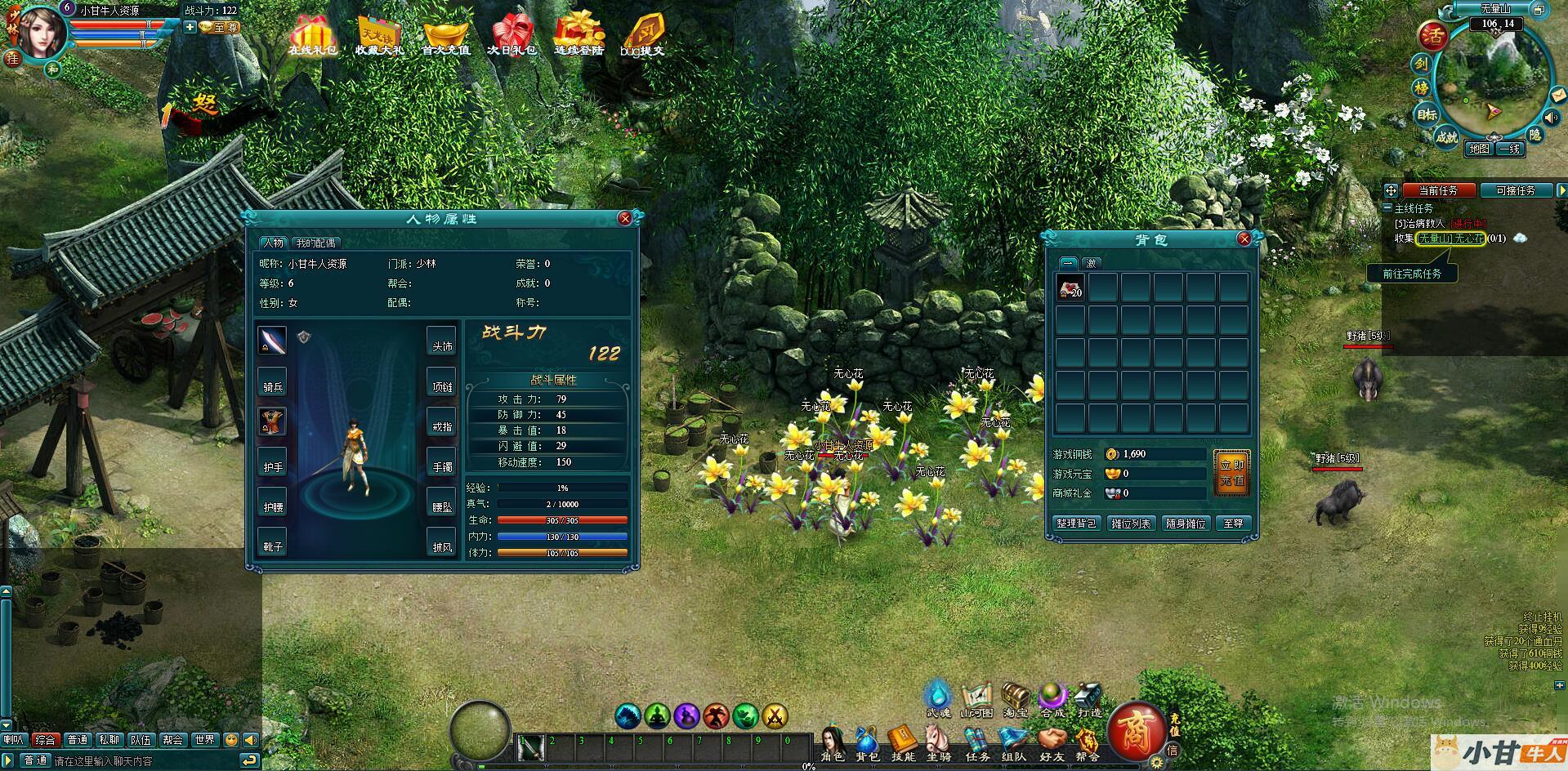Open 成就 achievements beside the minimap
This screenshot has height=771, width=1568.
coord(1446,137)
